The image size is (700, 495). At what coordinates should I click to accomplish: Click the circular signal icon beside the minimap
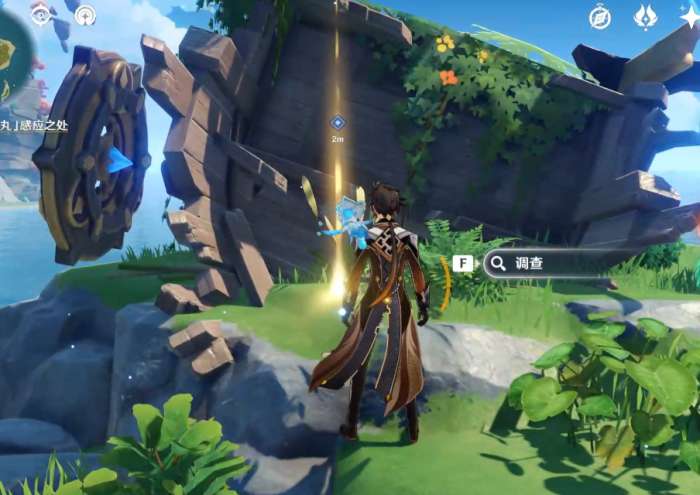click(x=85, y=15)
